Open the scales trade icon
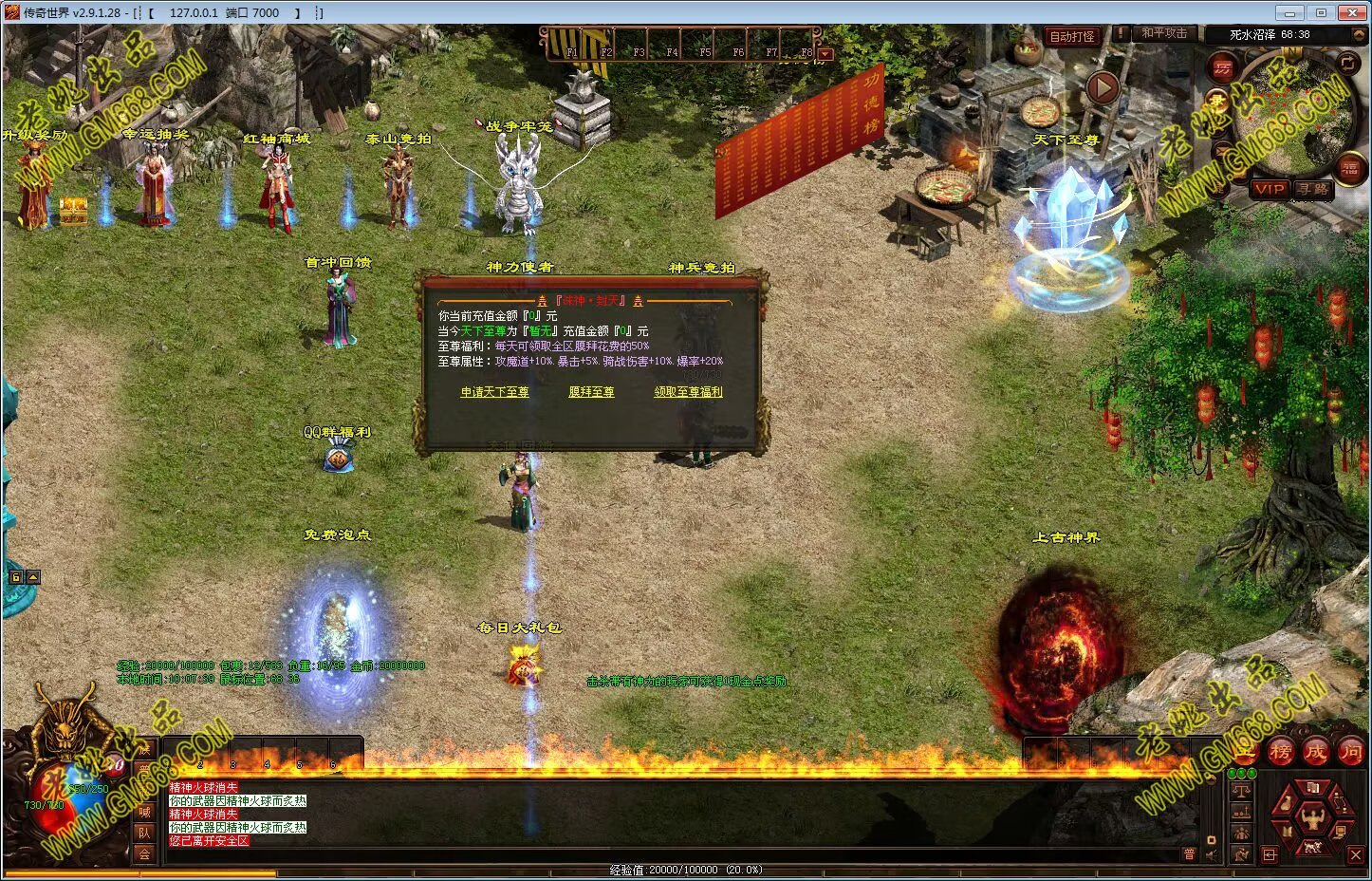This screenshot has width=1372, height=881. (x=1241, y=792)
